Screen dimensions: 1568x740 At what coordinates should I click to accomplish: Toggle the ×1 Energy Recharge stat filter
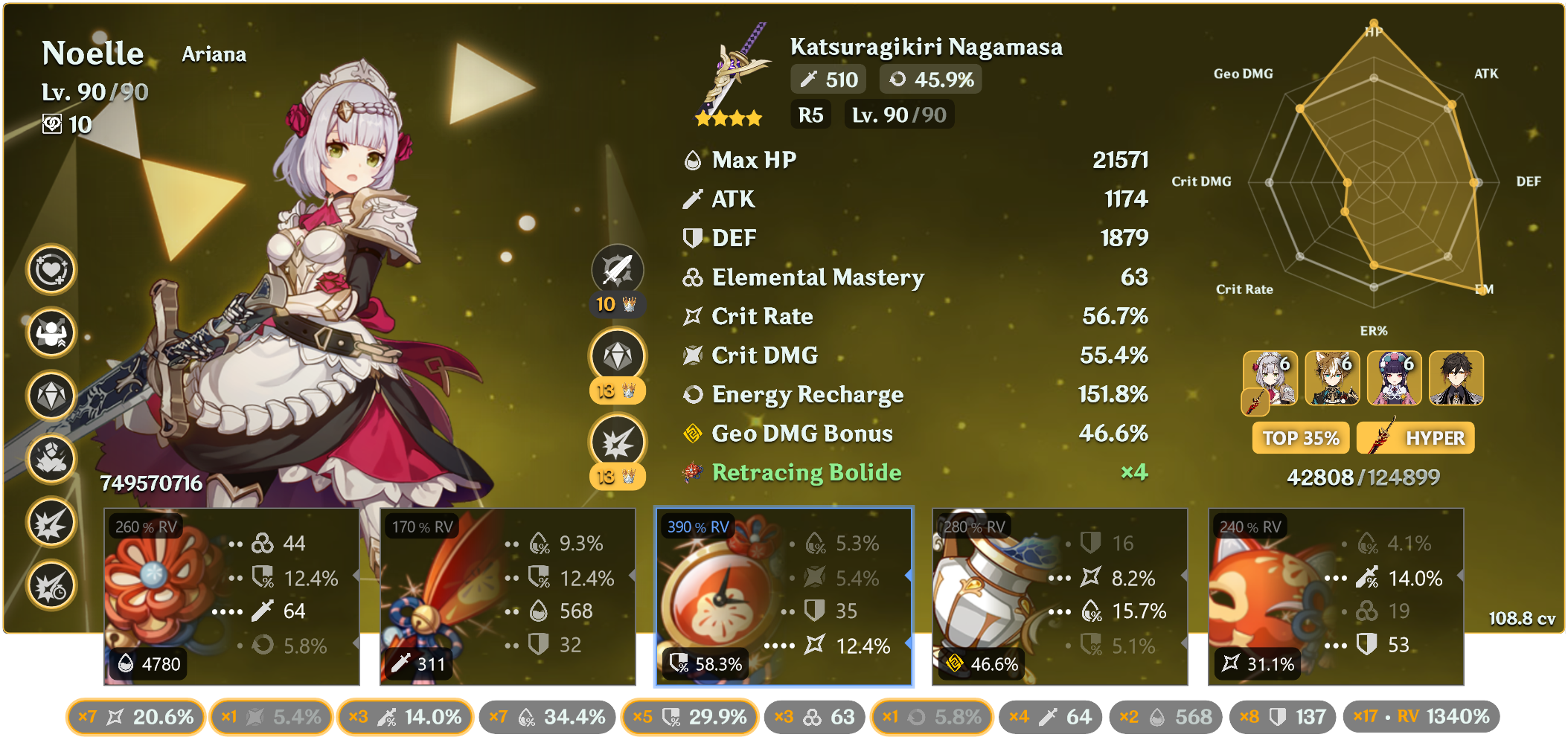(x=930, y=717)
